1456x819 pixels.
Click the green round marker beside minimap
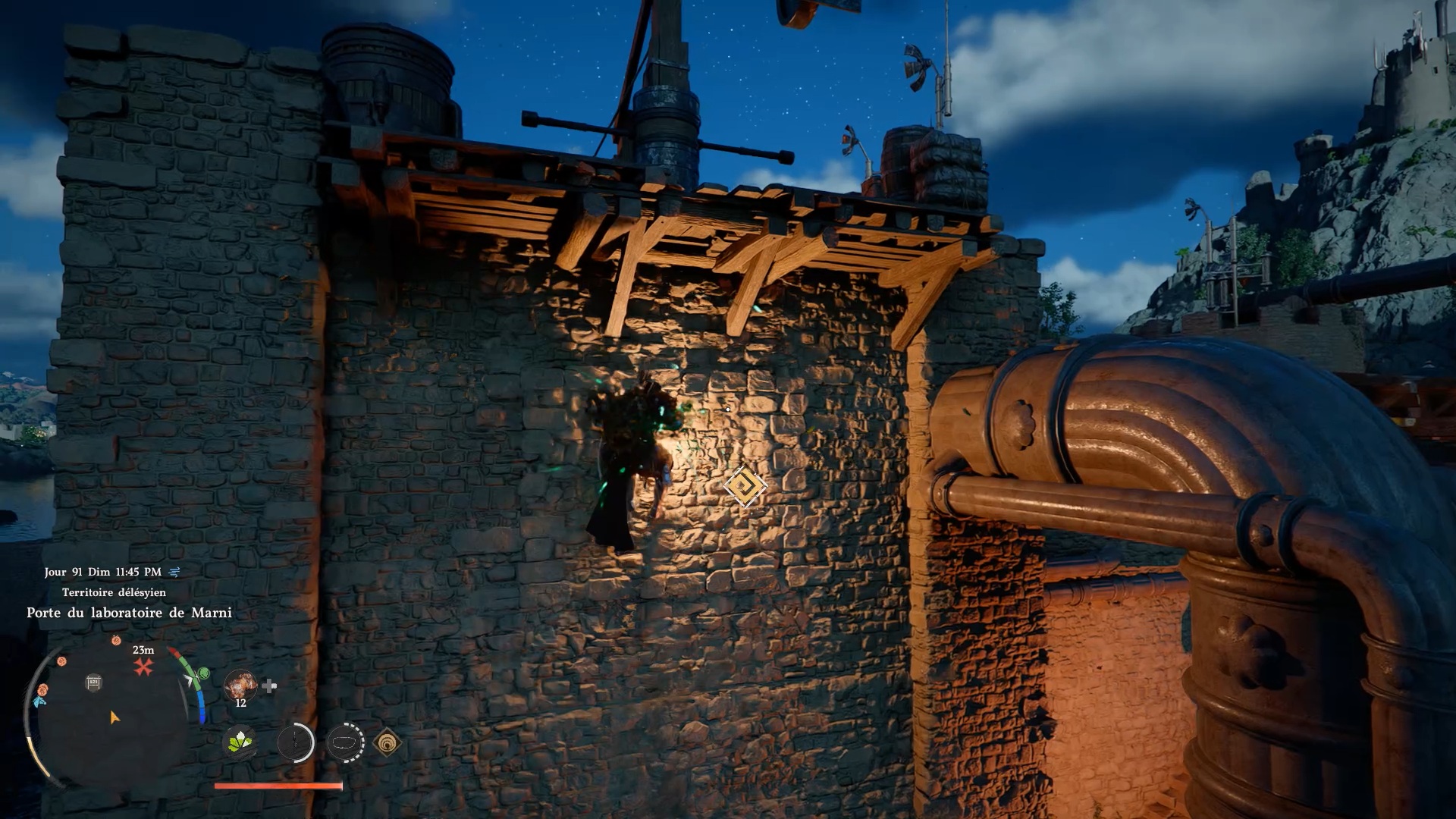tap(202, 673)
